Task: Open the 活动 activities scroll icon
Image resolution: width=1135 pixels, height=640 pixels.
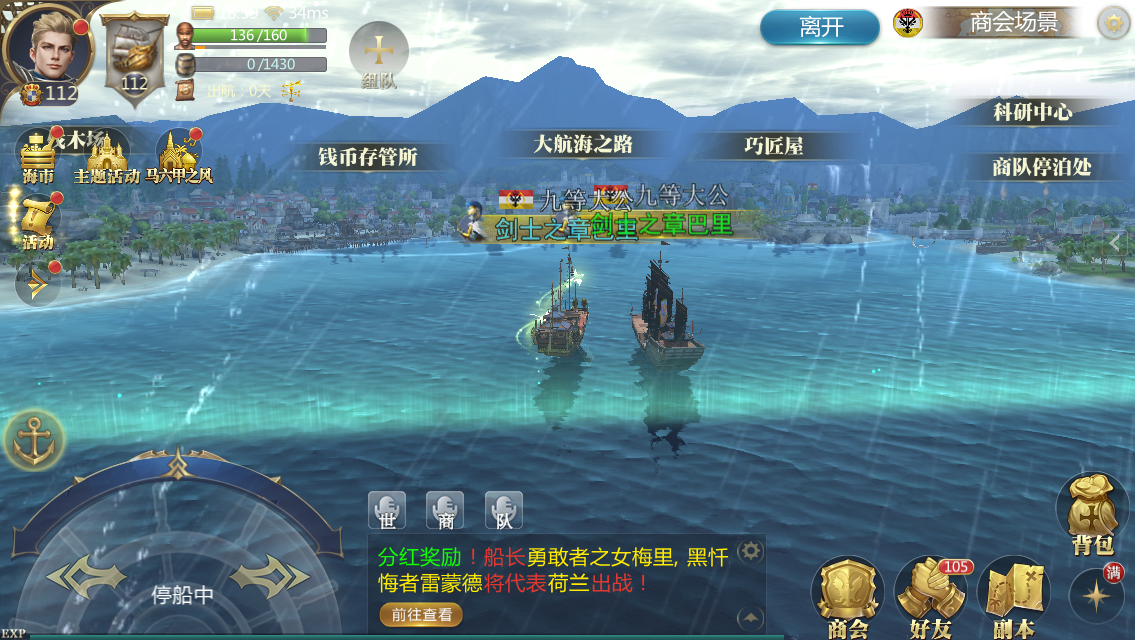Action: pyautogui.click(x=38, y=222)
